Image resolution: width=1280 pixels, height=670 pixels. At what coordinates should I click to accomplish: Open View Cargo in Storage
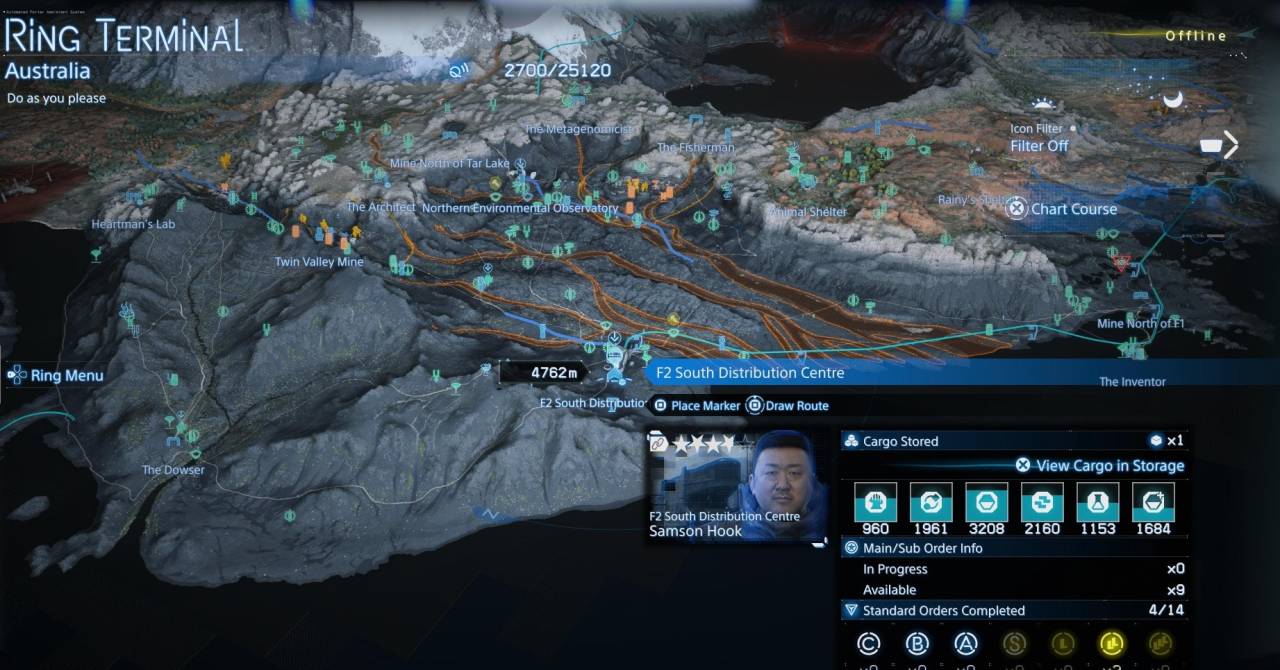1100,466
